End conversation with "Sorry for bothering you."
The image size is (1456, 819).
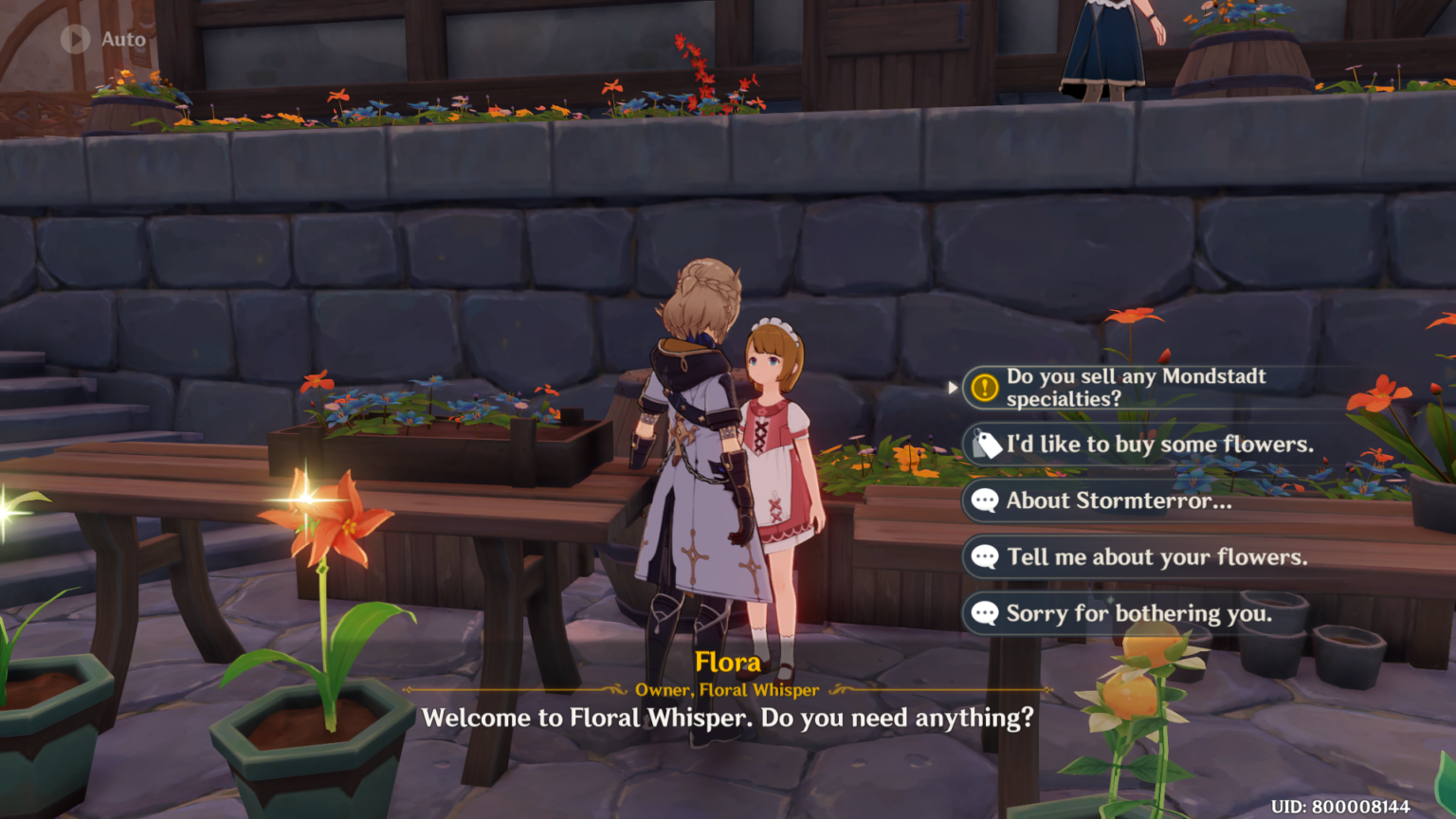point(1137,613)
